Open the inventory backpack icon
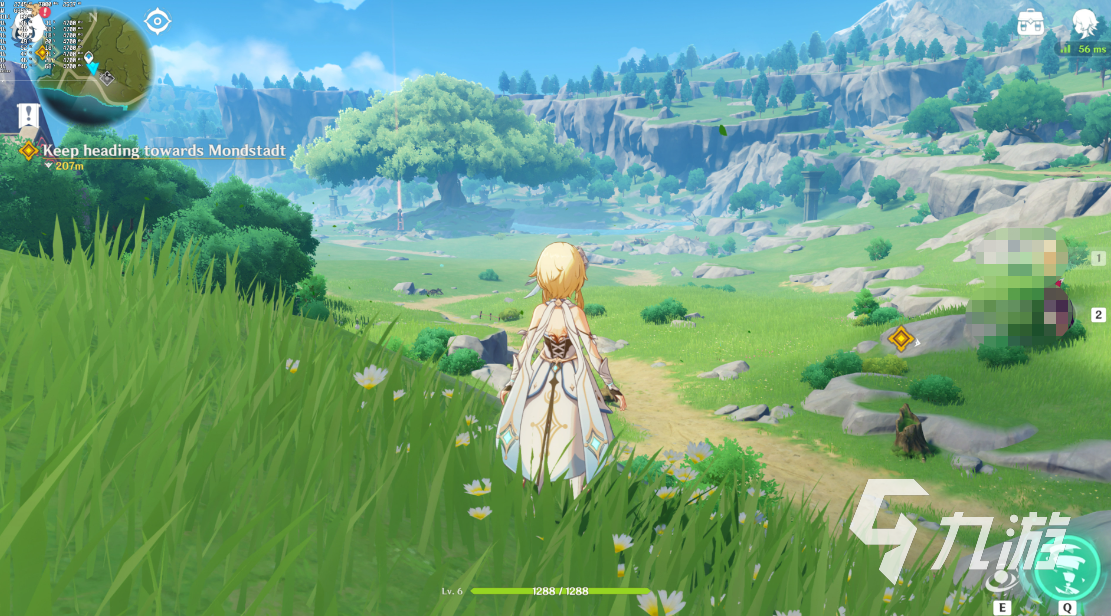The width and height of the screenshot is (1111, 616). click(x=1031, y=22)
